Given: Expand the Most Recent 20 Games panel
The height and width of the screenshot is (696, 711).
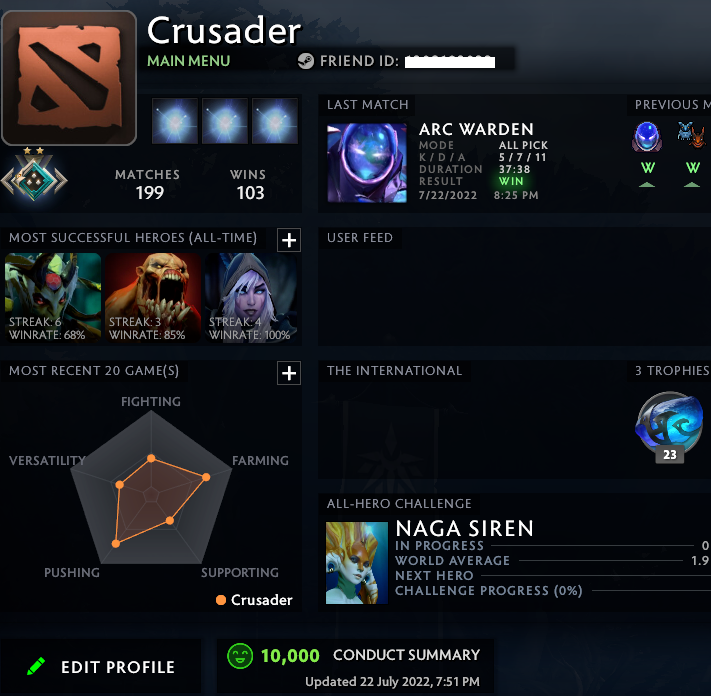Looking at the screenshot, I should tap(288, 373).
